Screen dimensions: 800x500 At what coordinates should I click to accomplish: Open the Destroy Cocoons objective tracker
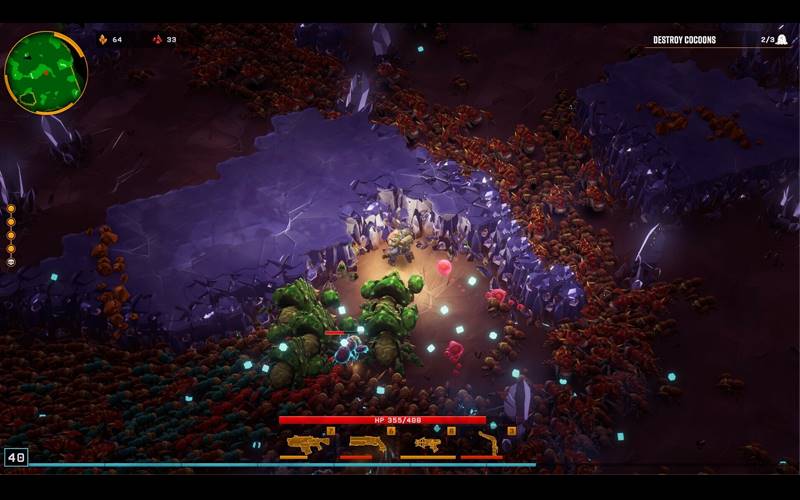pos(684,40)
